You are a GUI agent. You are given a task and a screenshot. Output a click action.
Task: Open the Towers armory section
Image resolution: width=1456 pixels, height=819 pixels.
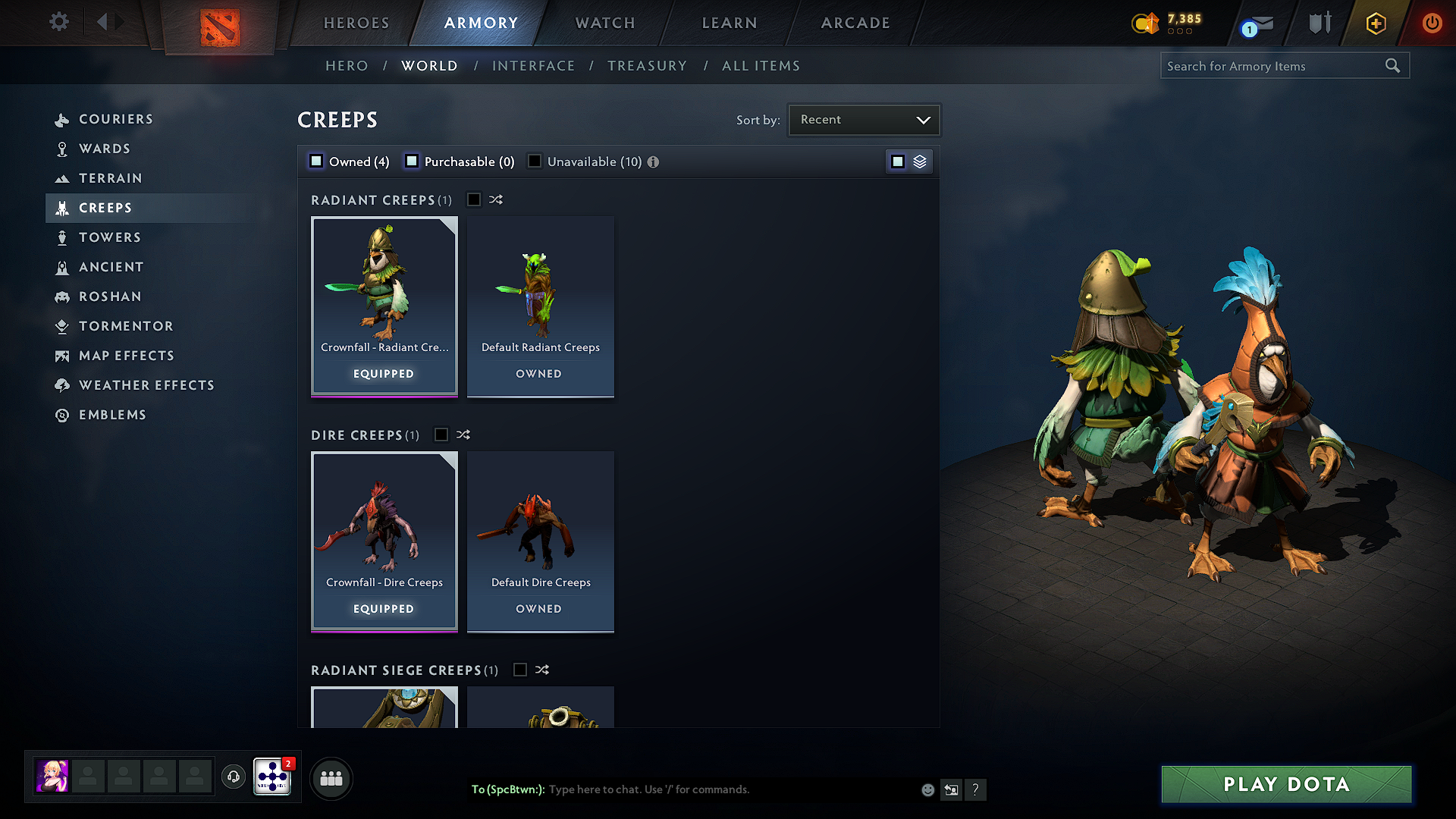click(x=110, y=237)
